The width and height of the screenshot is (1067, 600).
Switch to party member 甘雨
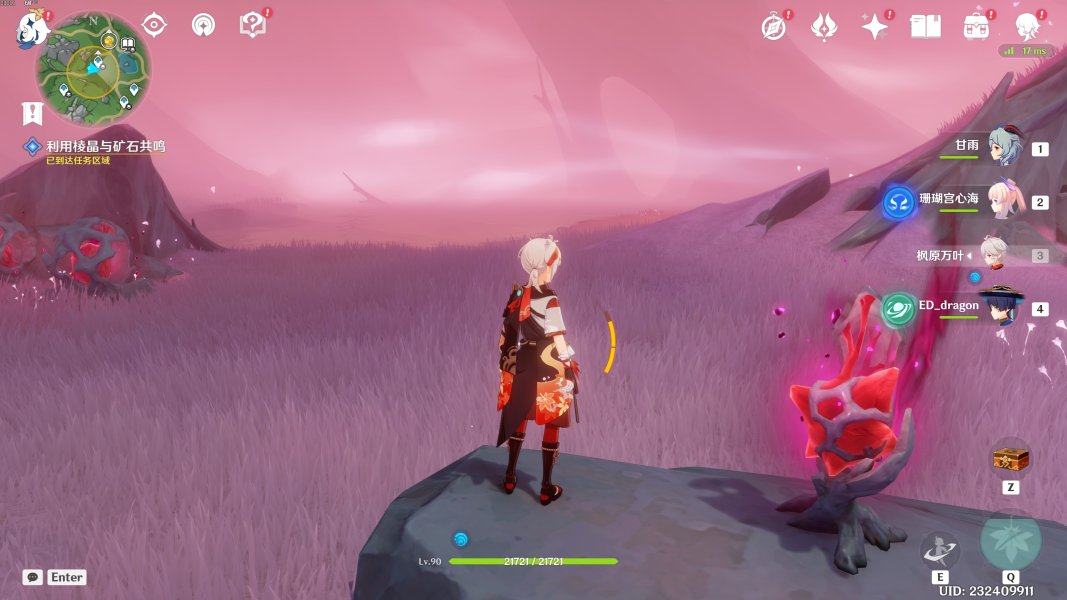tap(1003, 147)
